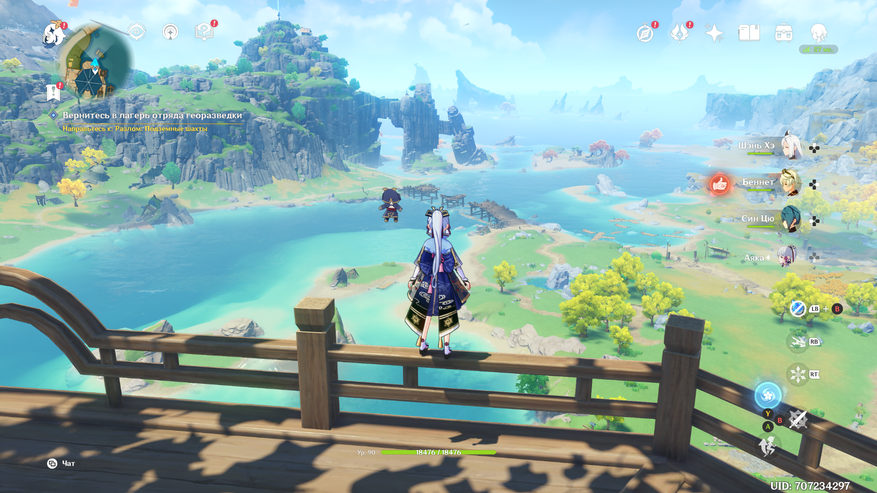Switch to party member Шэнь Хэ
Image resolution: width=877 pixels, height=493 pixels.
coord(790,147)
